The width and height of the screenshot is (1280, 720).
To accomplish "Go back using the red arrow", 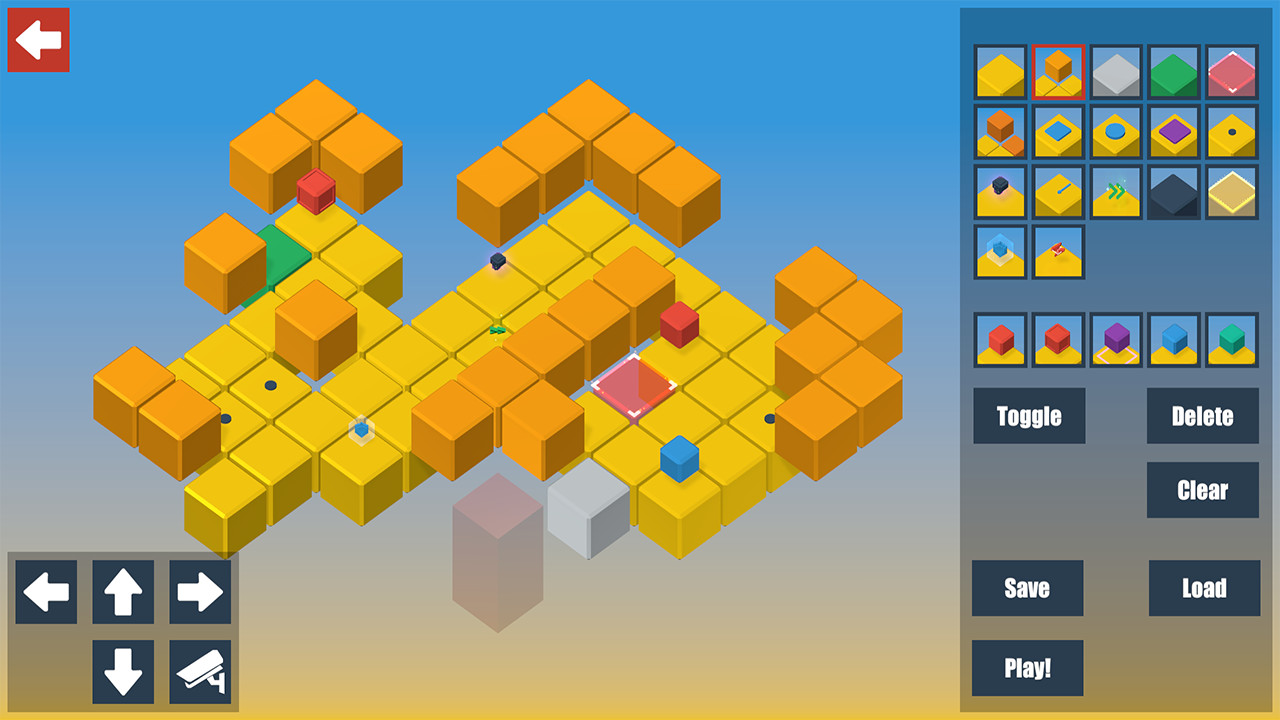I will tap(38, 38).
